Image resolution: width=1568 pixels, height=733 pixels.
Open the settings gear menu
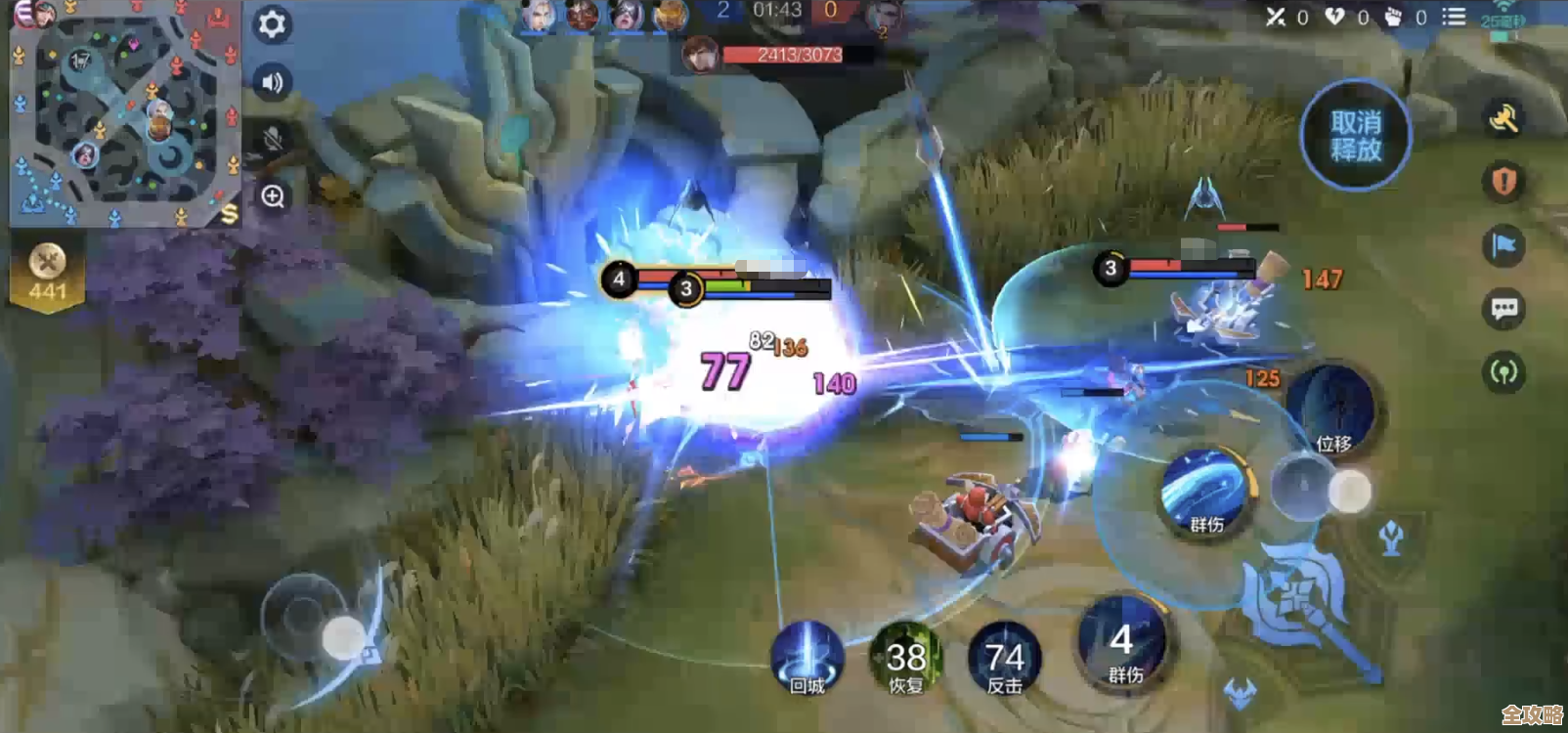pos(272,23)
